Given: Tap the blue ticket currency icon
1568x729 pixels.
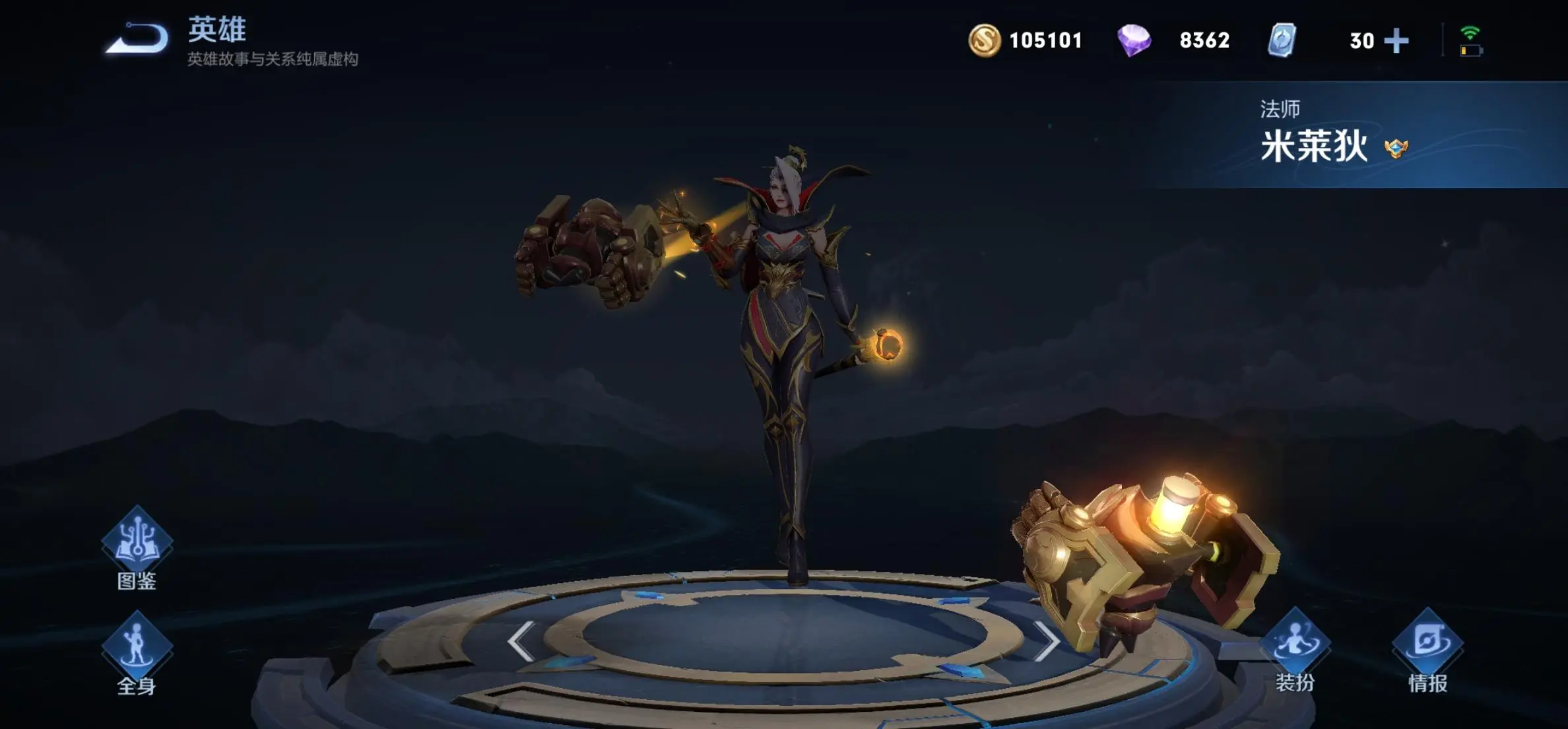Looking at the screenshot, I should pyautogui.click(x=1282, y=40).
